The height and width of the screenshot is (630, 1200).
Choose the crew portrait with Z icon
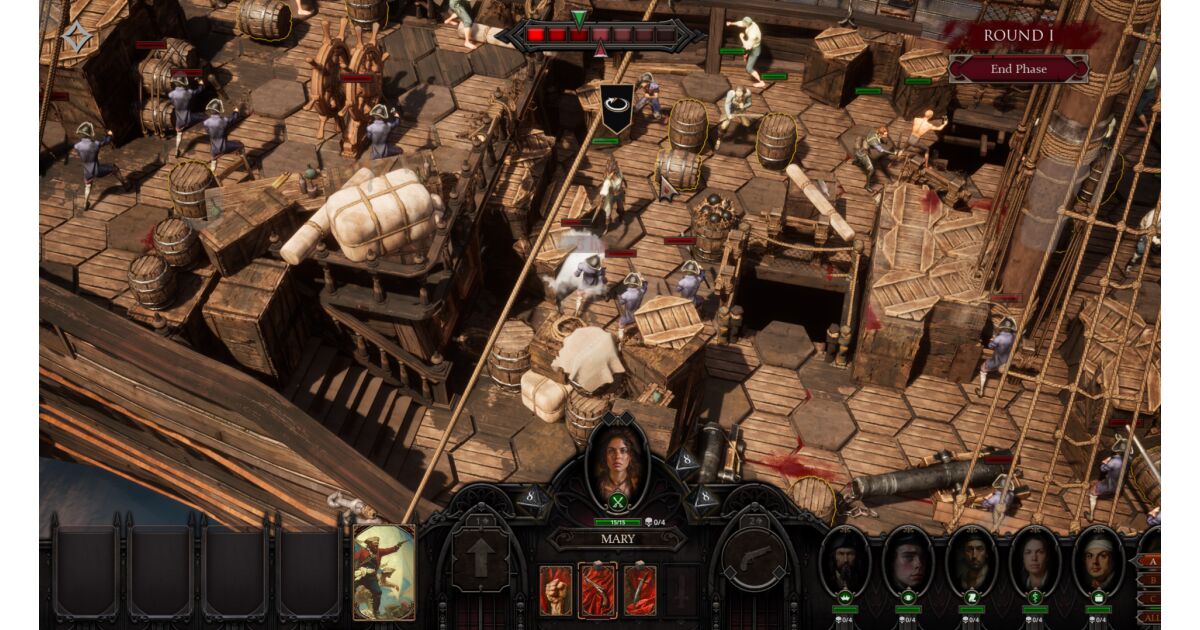coord(971,560)
